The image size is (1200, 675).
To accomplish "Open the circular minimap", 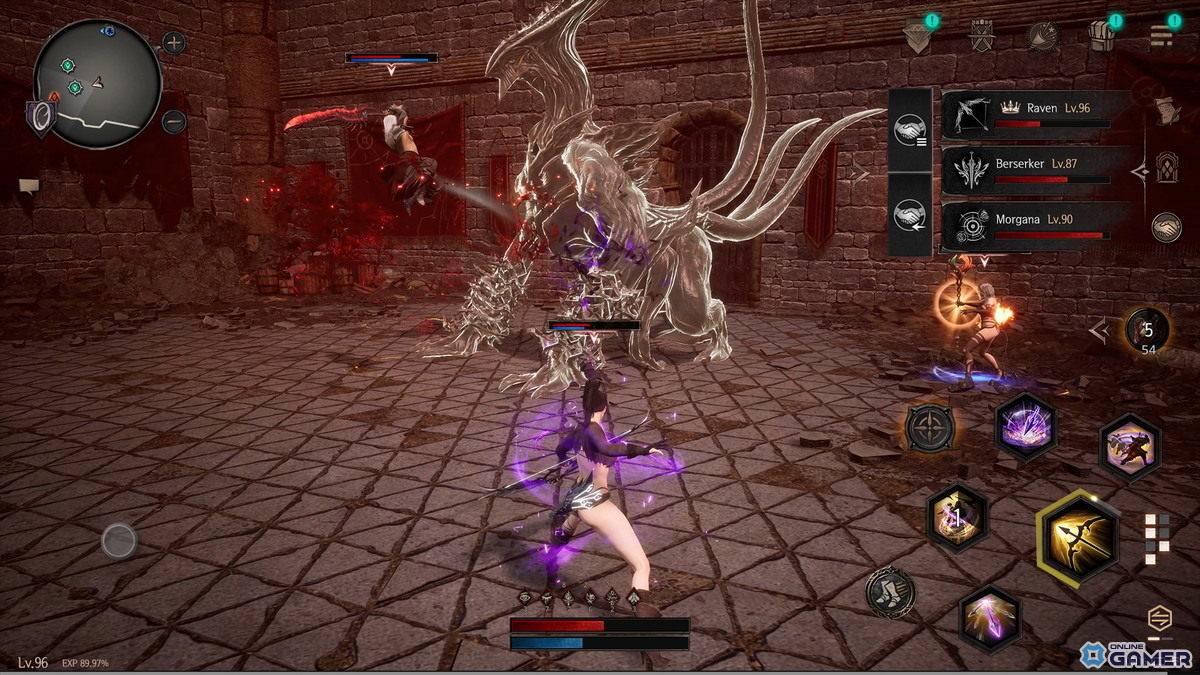I will tap(97, 83).
